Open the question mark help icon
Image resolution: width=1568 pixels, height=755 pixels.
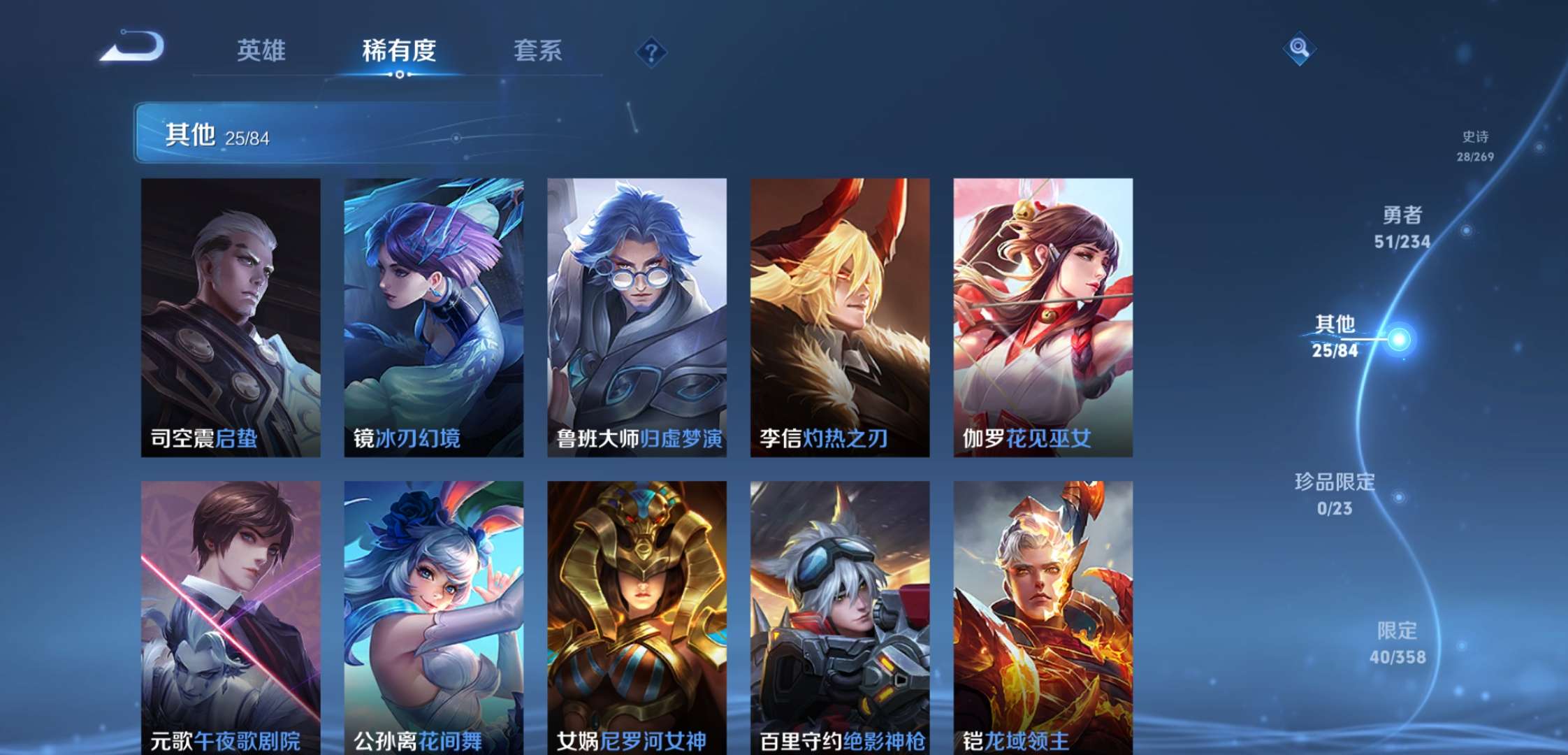pos(651,52)
